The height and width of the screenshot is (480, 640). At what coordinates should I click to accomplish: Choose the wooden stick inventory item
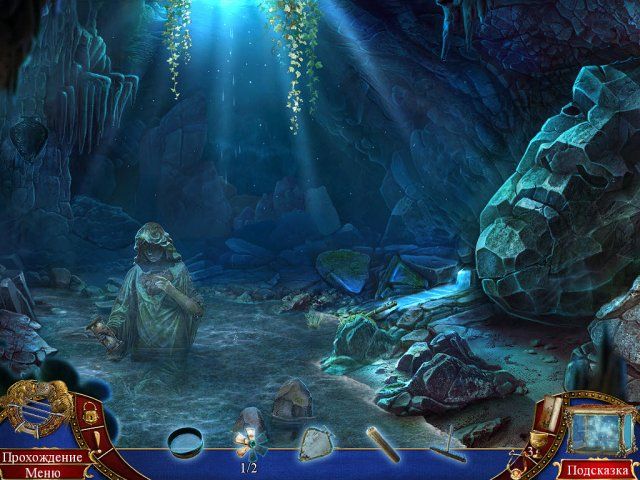pyautogui.click(x=382, y=443)
